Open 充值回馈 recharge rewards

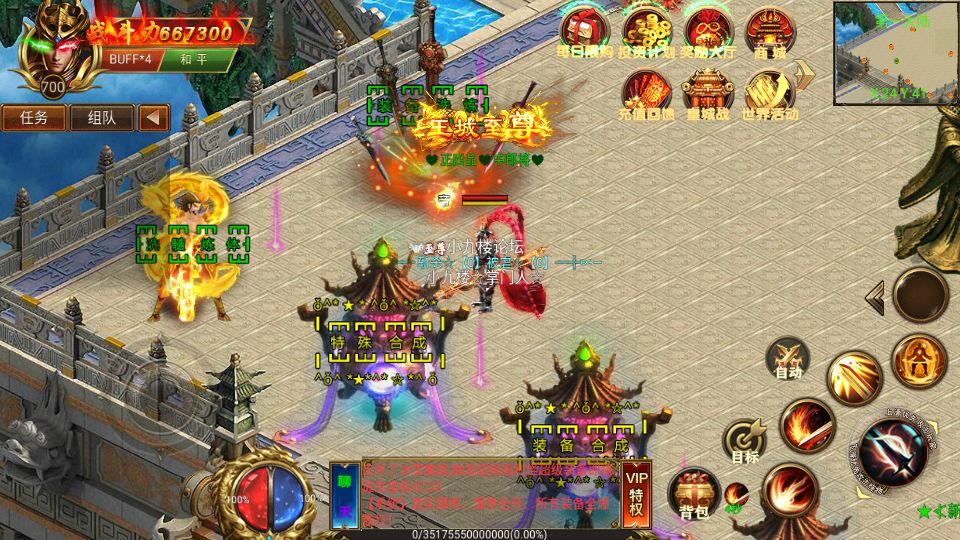[x=647, y=94]
